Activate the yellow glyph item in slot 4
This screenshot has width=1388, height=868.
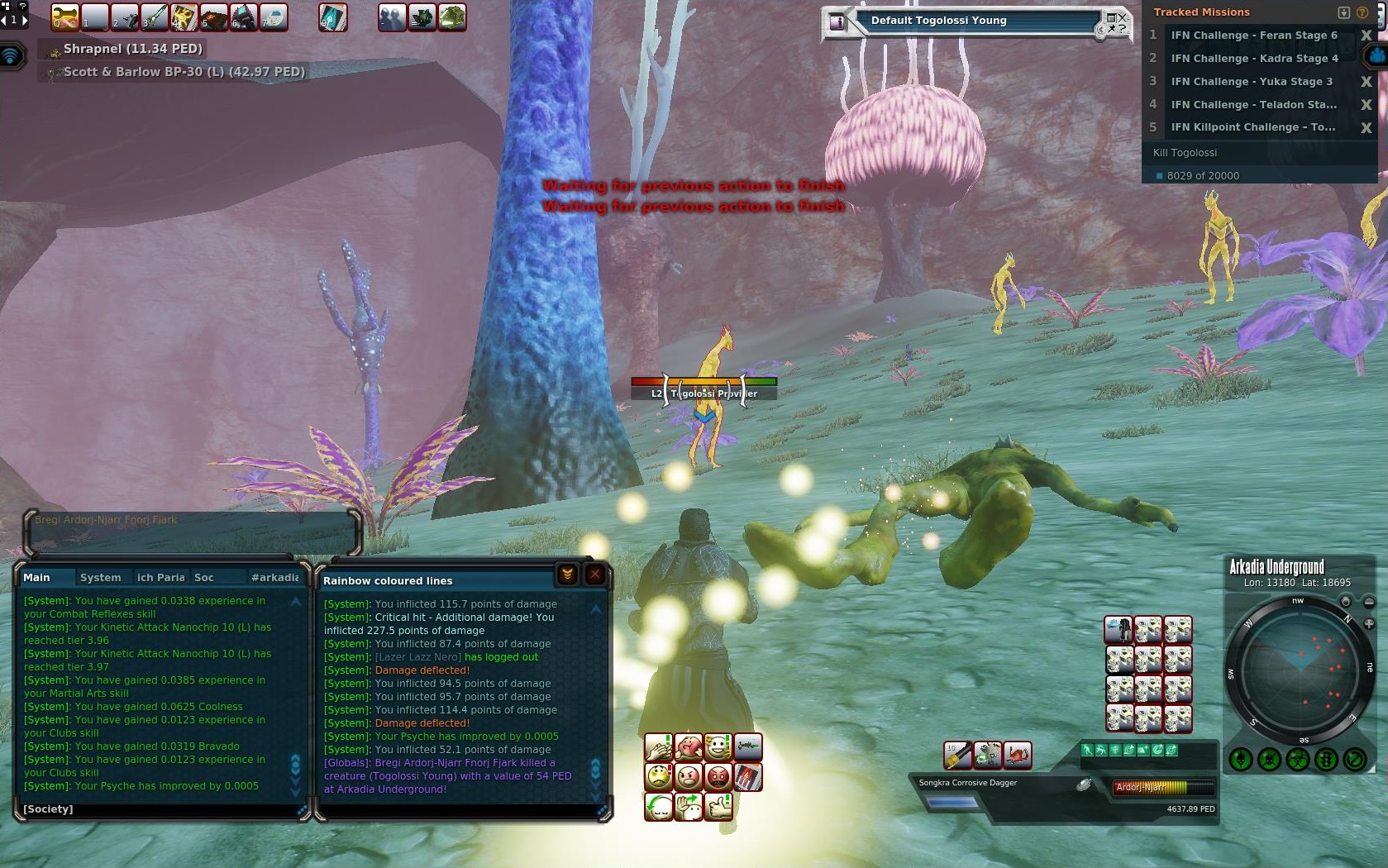click(x=184, y=17)
